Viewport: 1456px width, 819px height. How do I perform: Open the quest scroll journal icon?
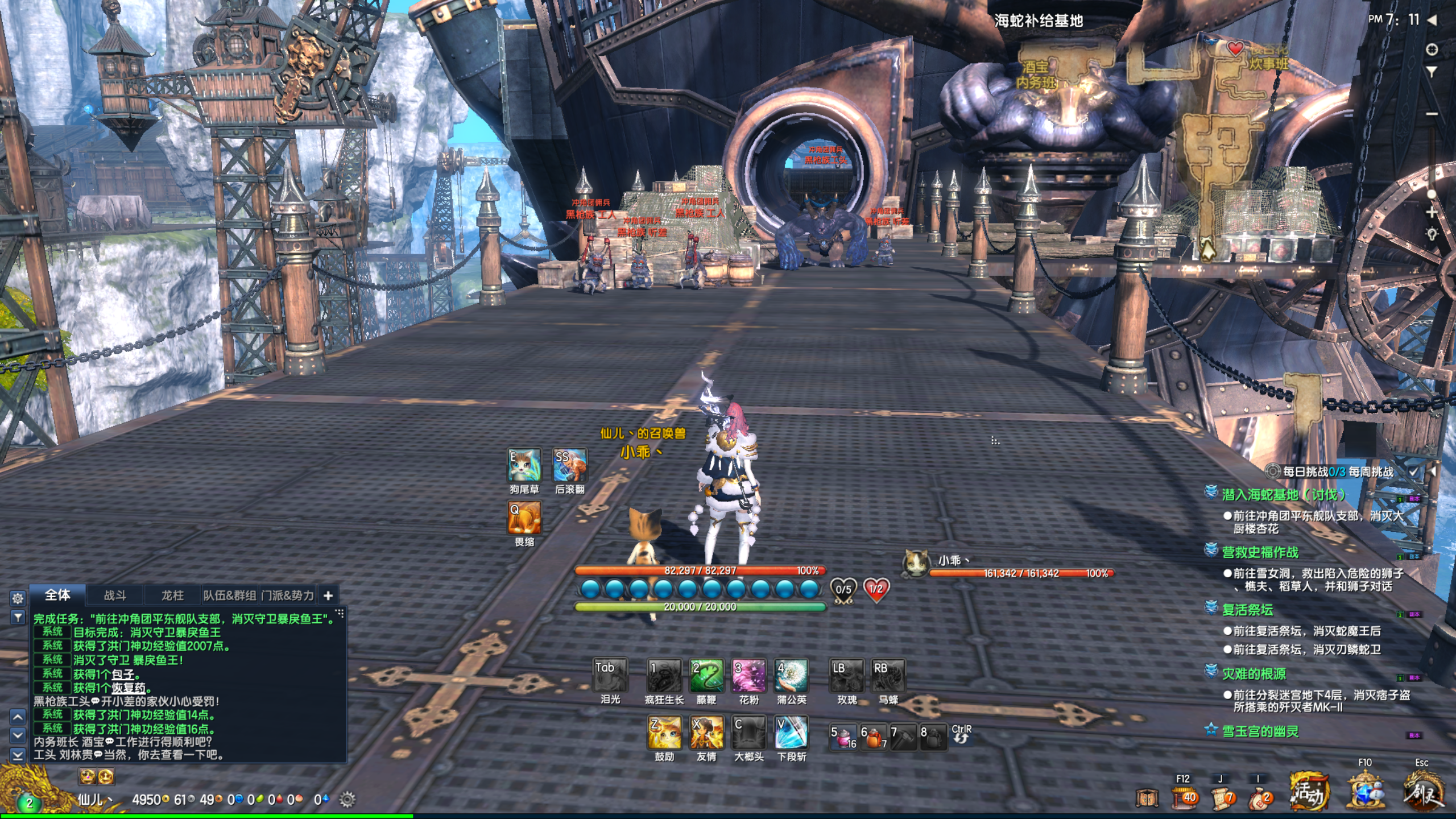(x=1222, y=799)
